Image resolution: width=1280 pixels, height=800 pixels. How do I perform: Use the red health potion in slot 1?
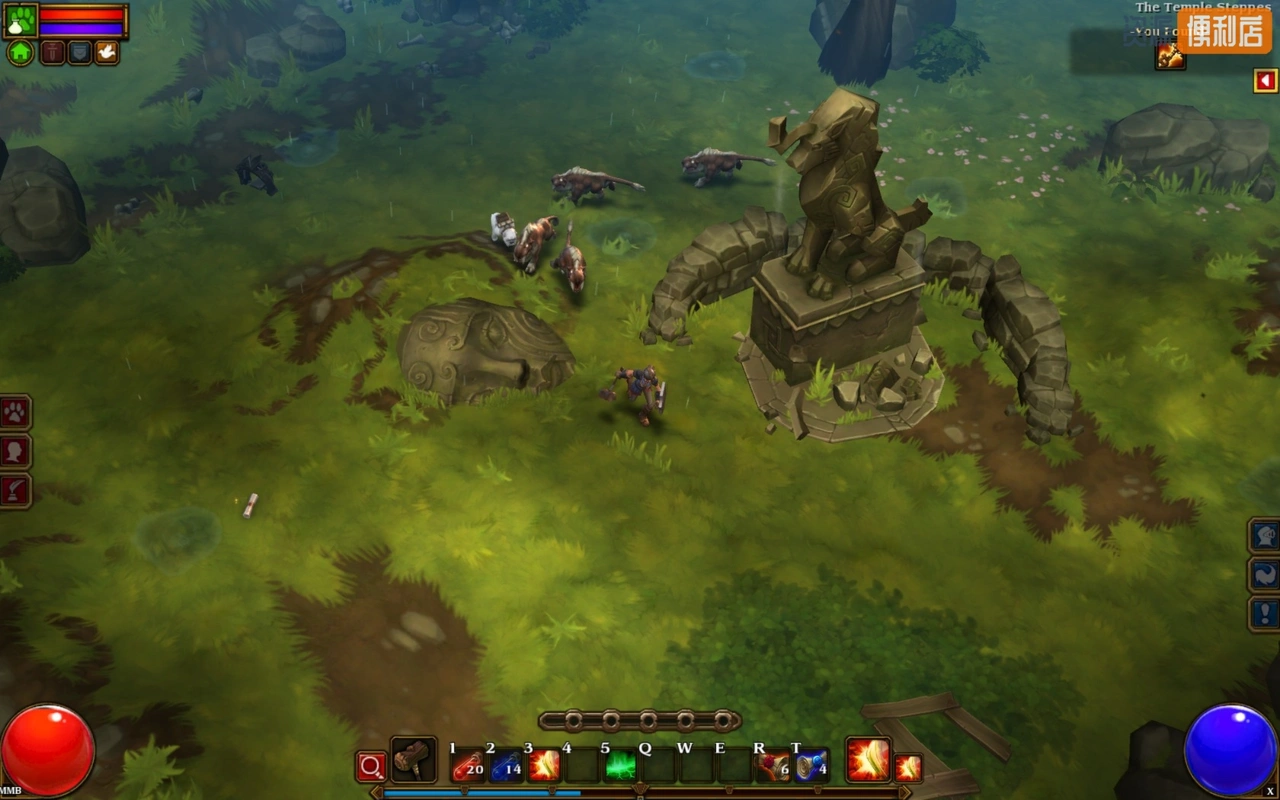coord(467,766)
